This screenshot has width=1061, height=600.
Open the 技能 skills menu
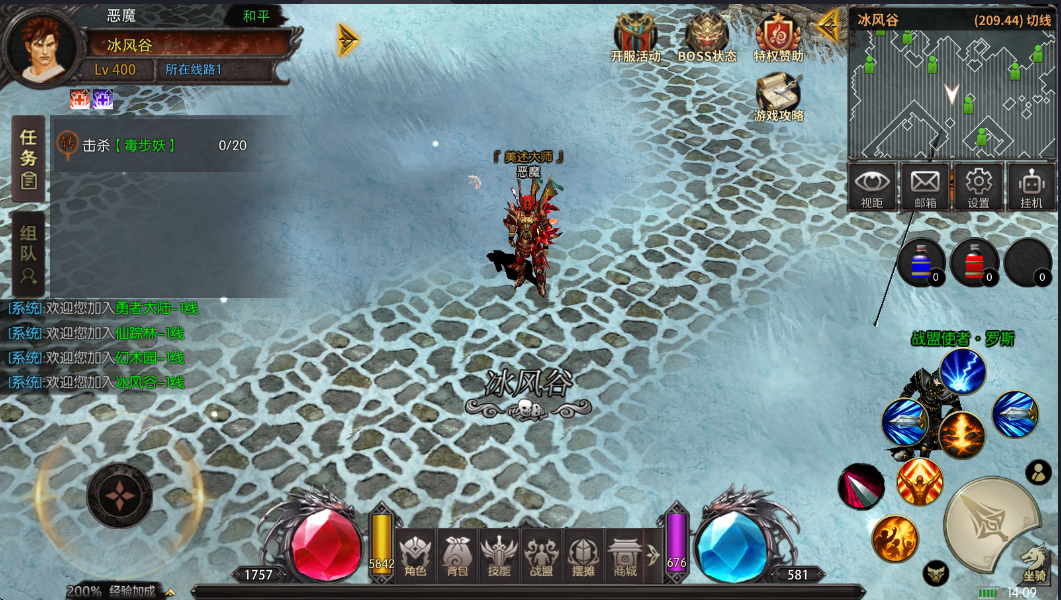498,555
